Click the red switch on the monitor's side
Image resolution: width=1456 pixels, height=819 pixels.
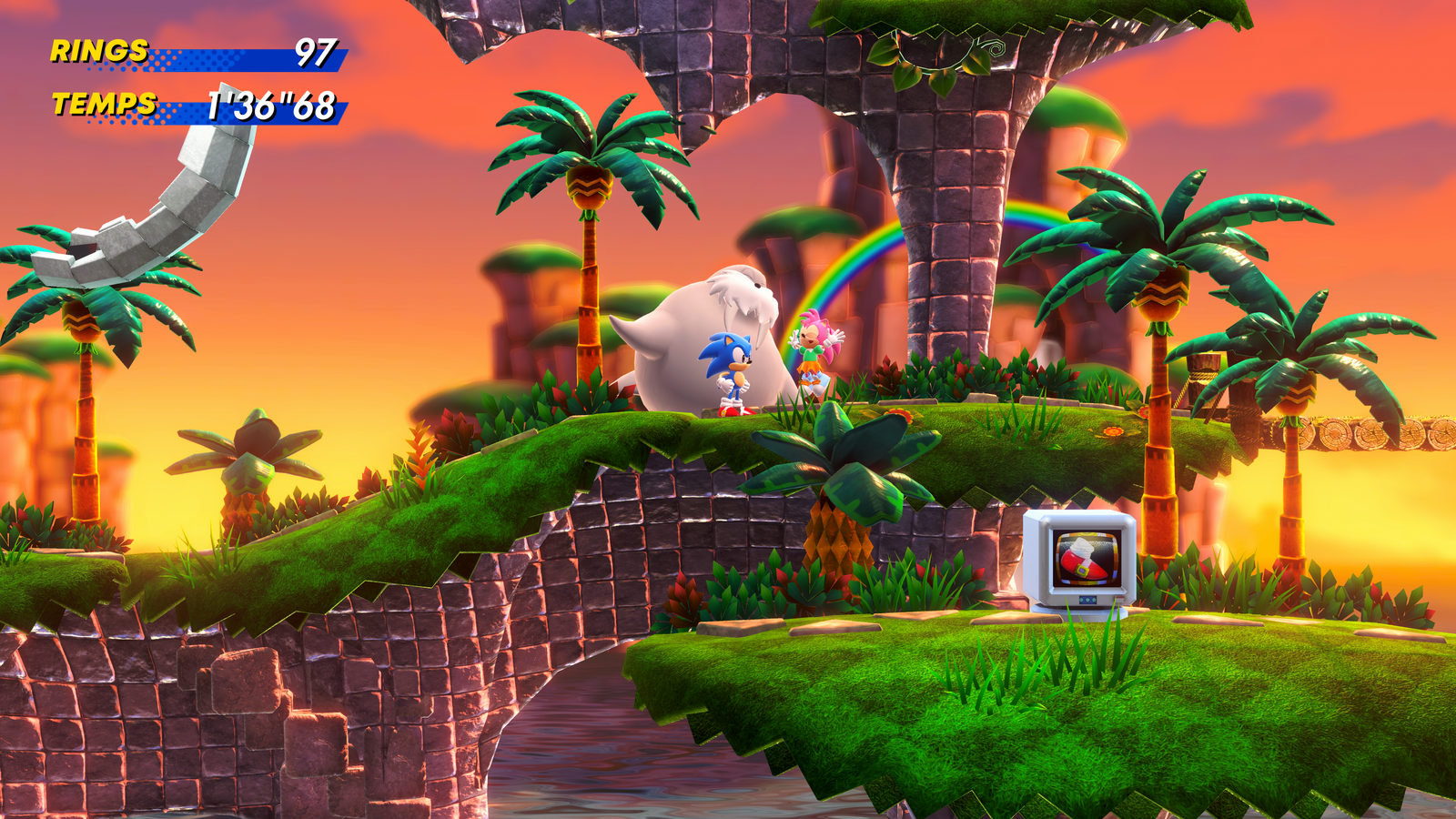1120,598
